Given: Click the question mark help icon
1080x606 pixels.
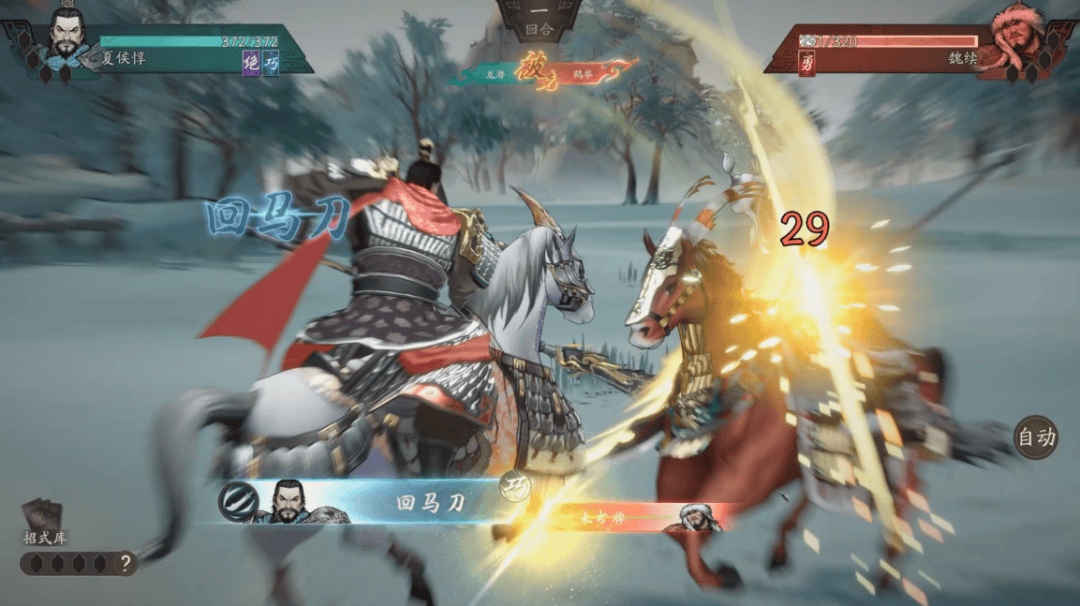Looking at the screenshot, I should pos(125,564).
